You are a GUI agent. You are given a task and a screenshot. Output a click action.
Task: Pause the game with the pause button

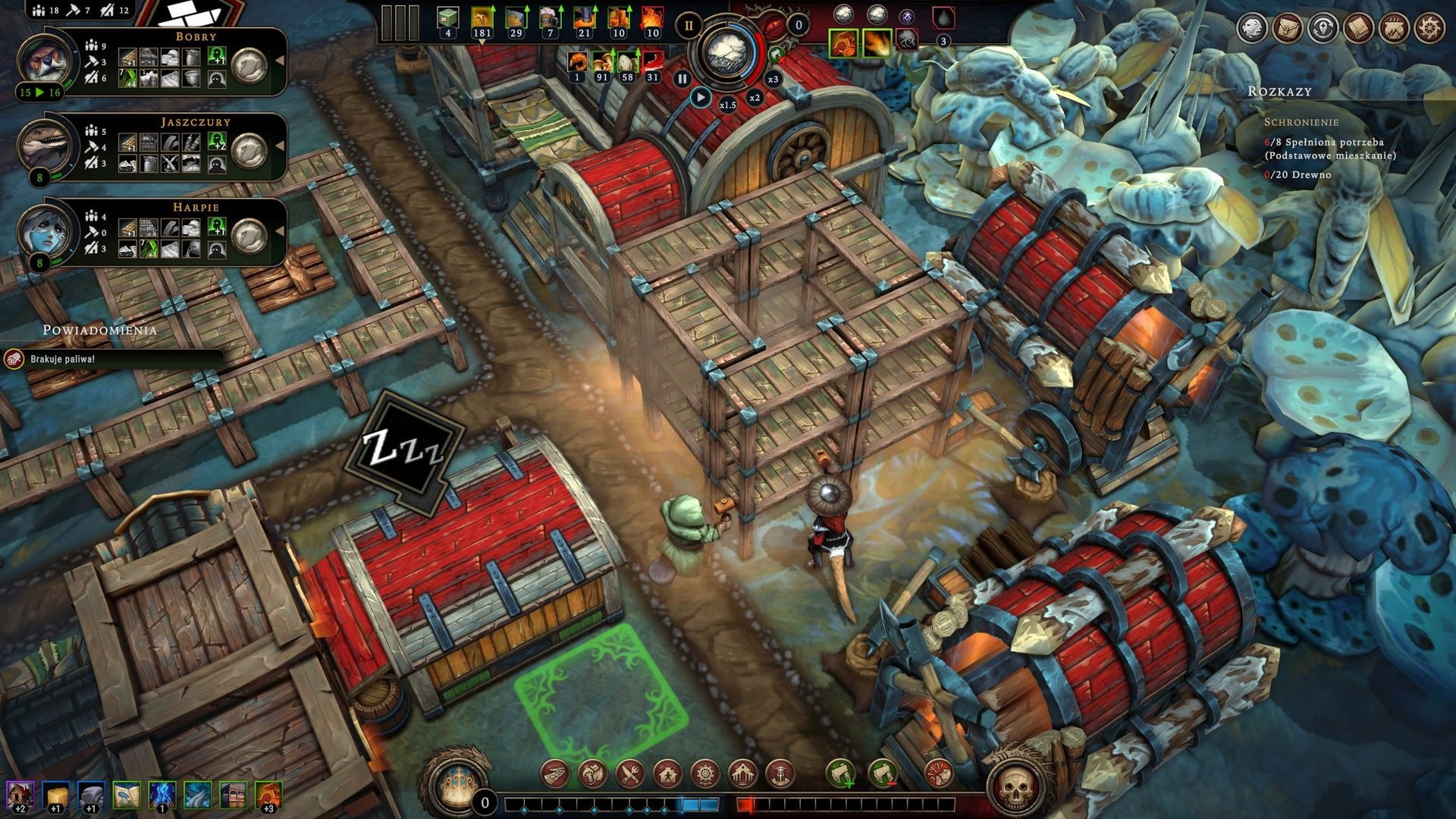click(682, 78)
